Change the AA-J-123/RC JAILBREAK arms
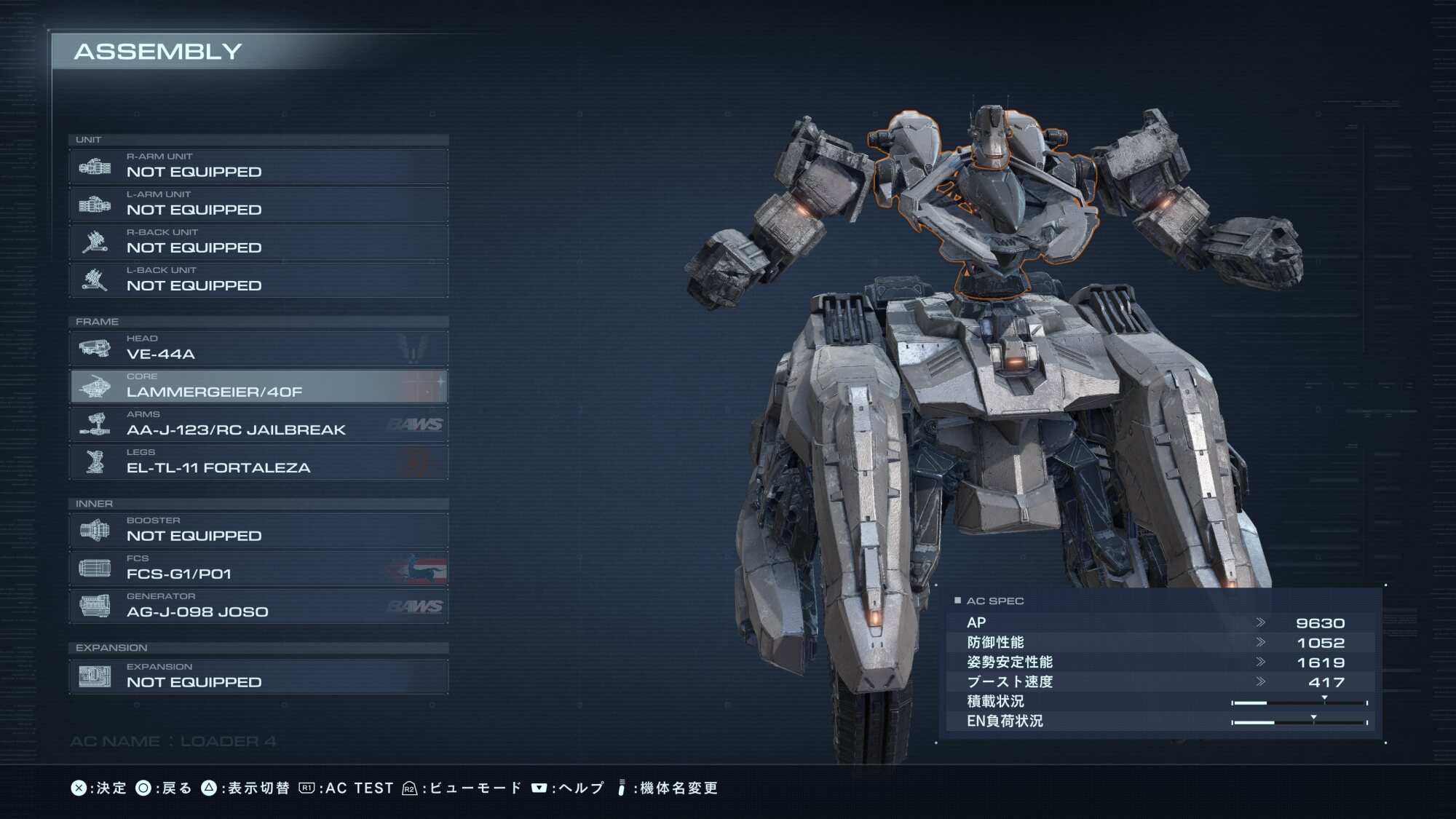This screenshot has height=819, width=1456. pyautogui.click(x=258, y=424)
